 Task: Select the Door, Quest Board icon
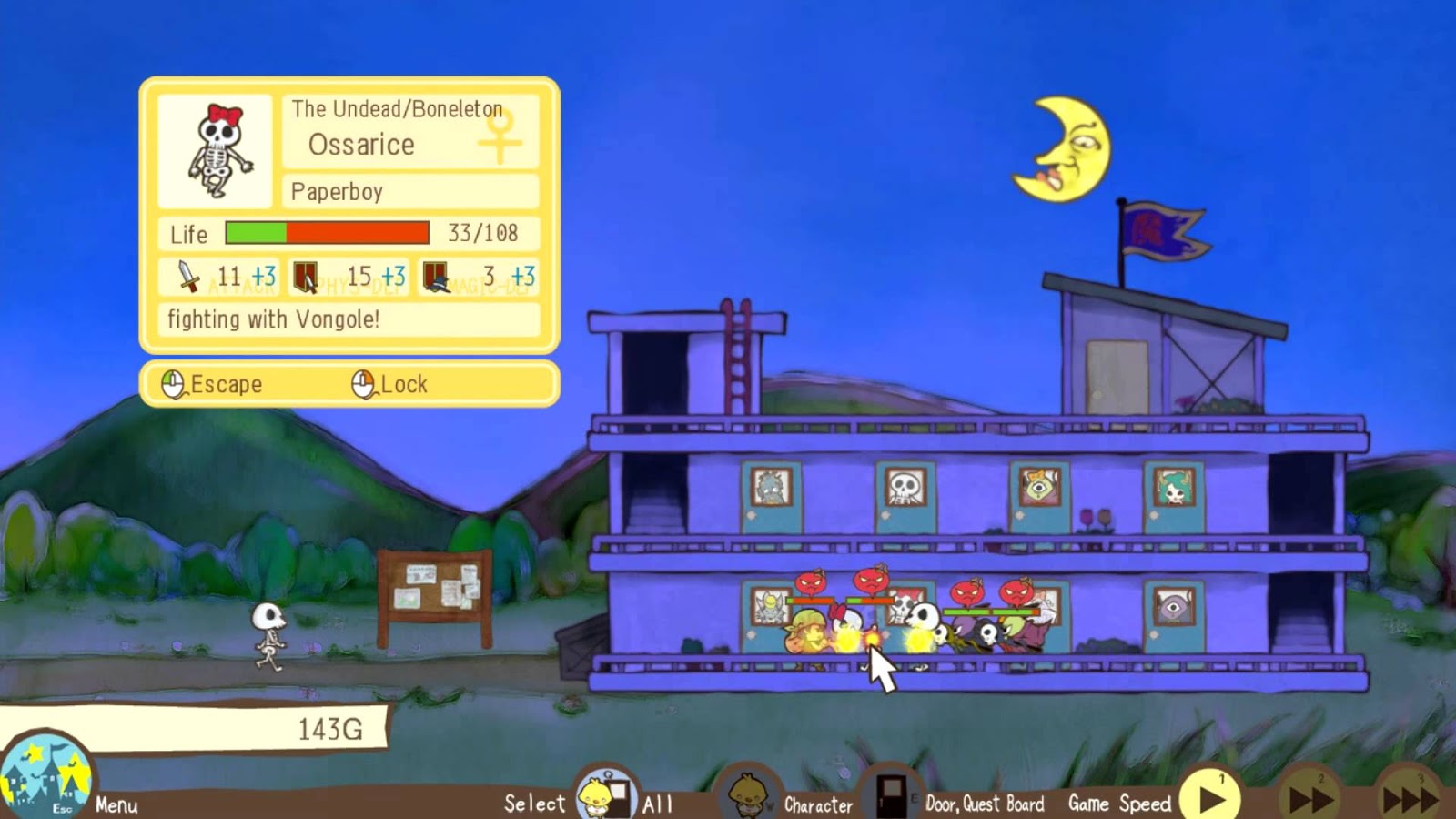tap(891, 794)
